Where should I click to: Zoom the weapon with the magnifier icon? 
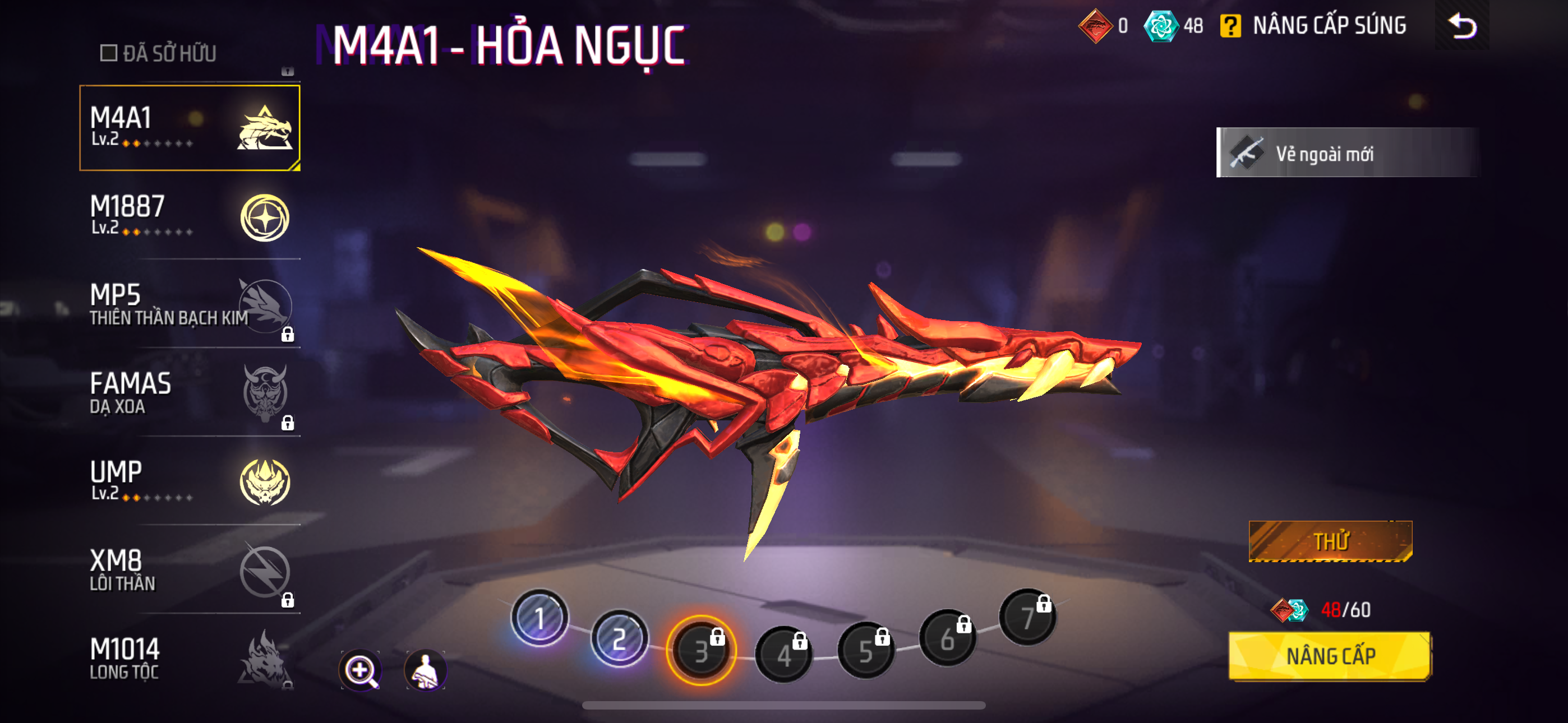[361, 670]
